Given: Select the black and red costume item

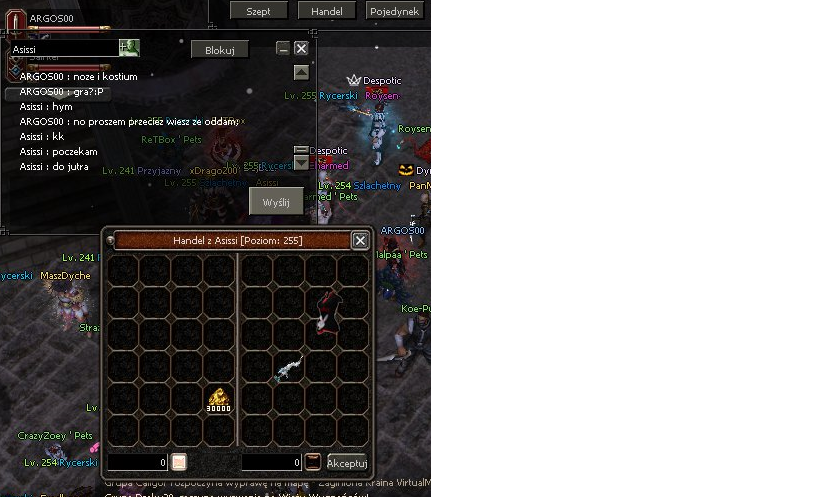Looking at the screenshot, I should [323, 311].
